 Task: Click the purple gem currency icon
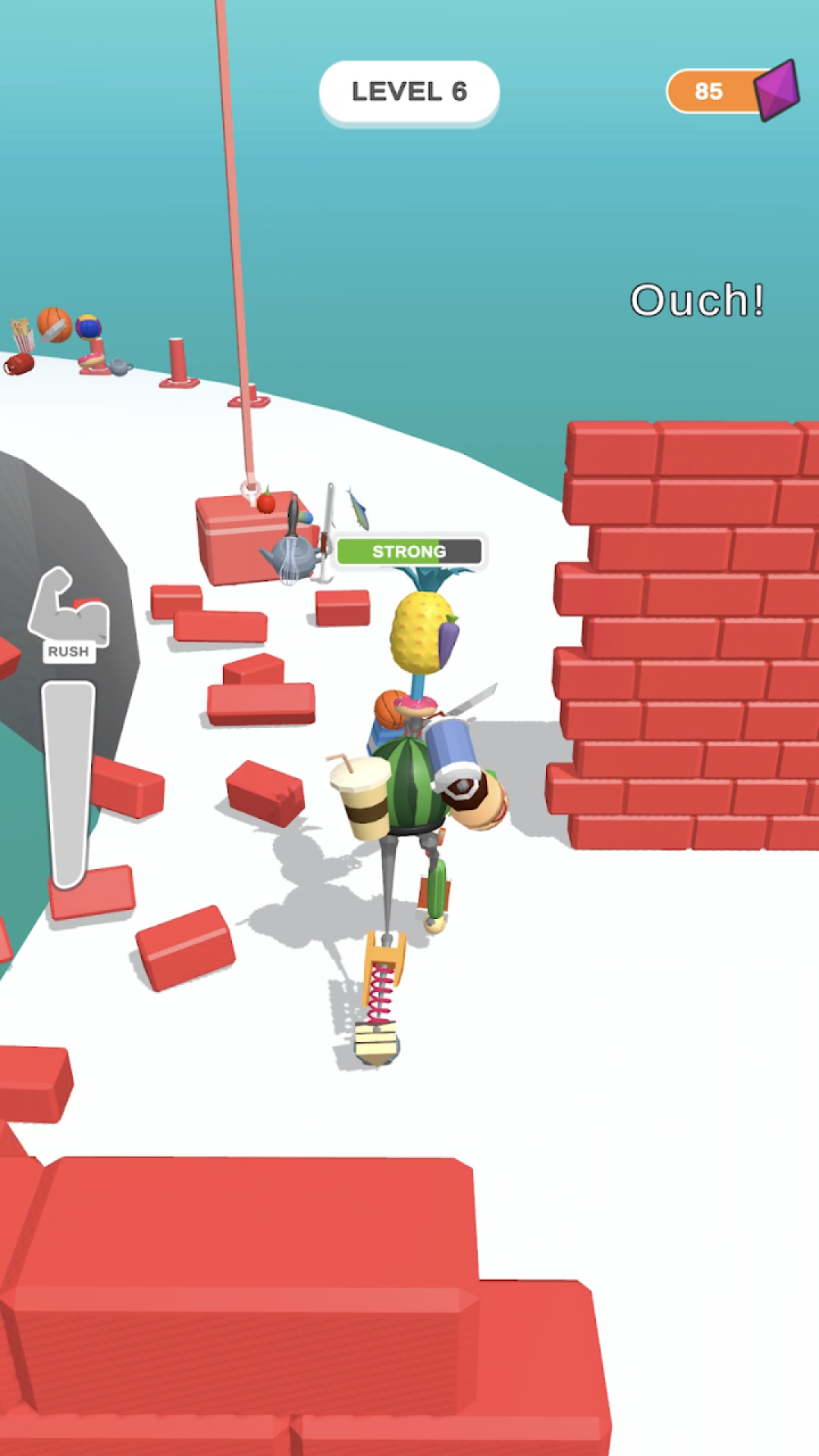(x=777, y=89)
